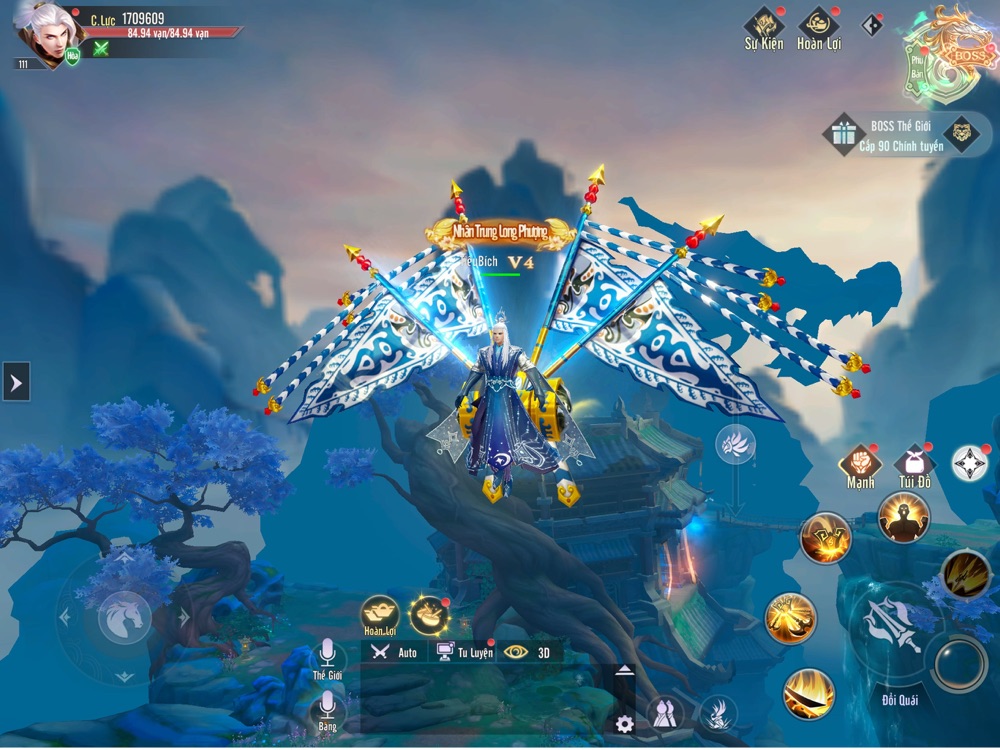
Task: Activate the flaming blade slash skill
Action: pyautogui.click(x=808, y=693)
